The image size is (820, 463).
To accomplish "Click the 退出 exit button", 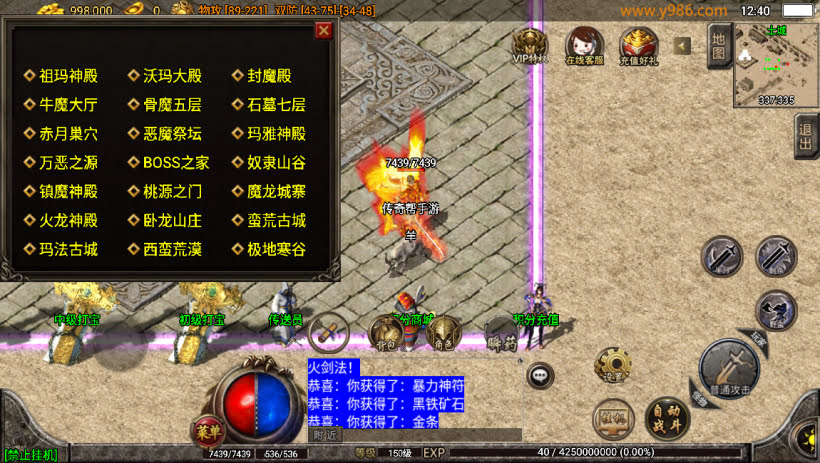I will click(806, 137).
